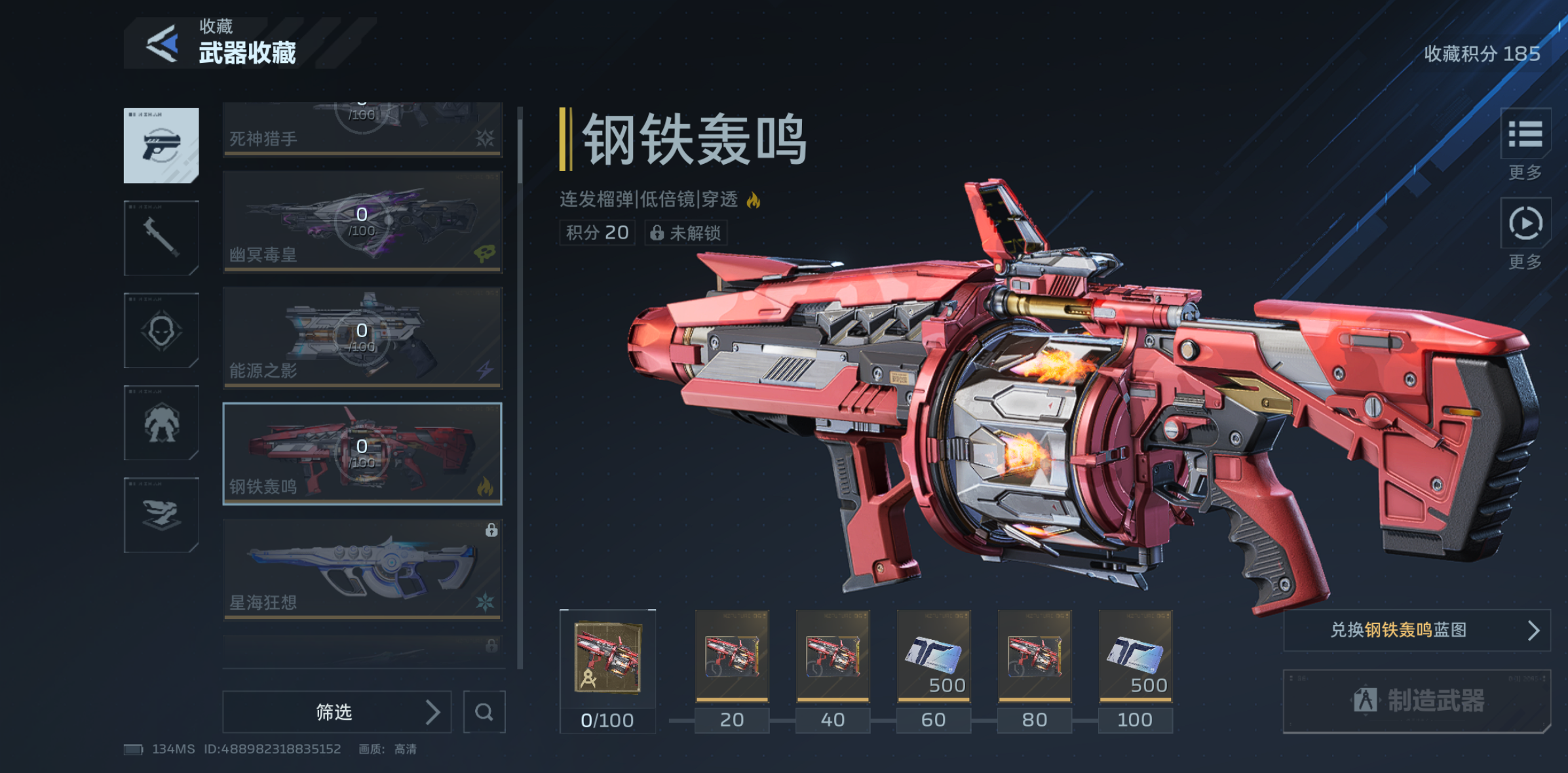Choose the locked 星海狂想 weapon entry

(x=362, y=569)
